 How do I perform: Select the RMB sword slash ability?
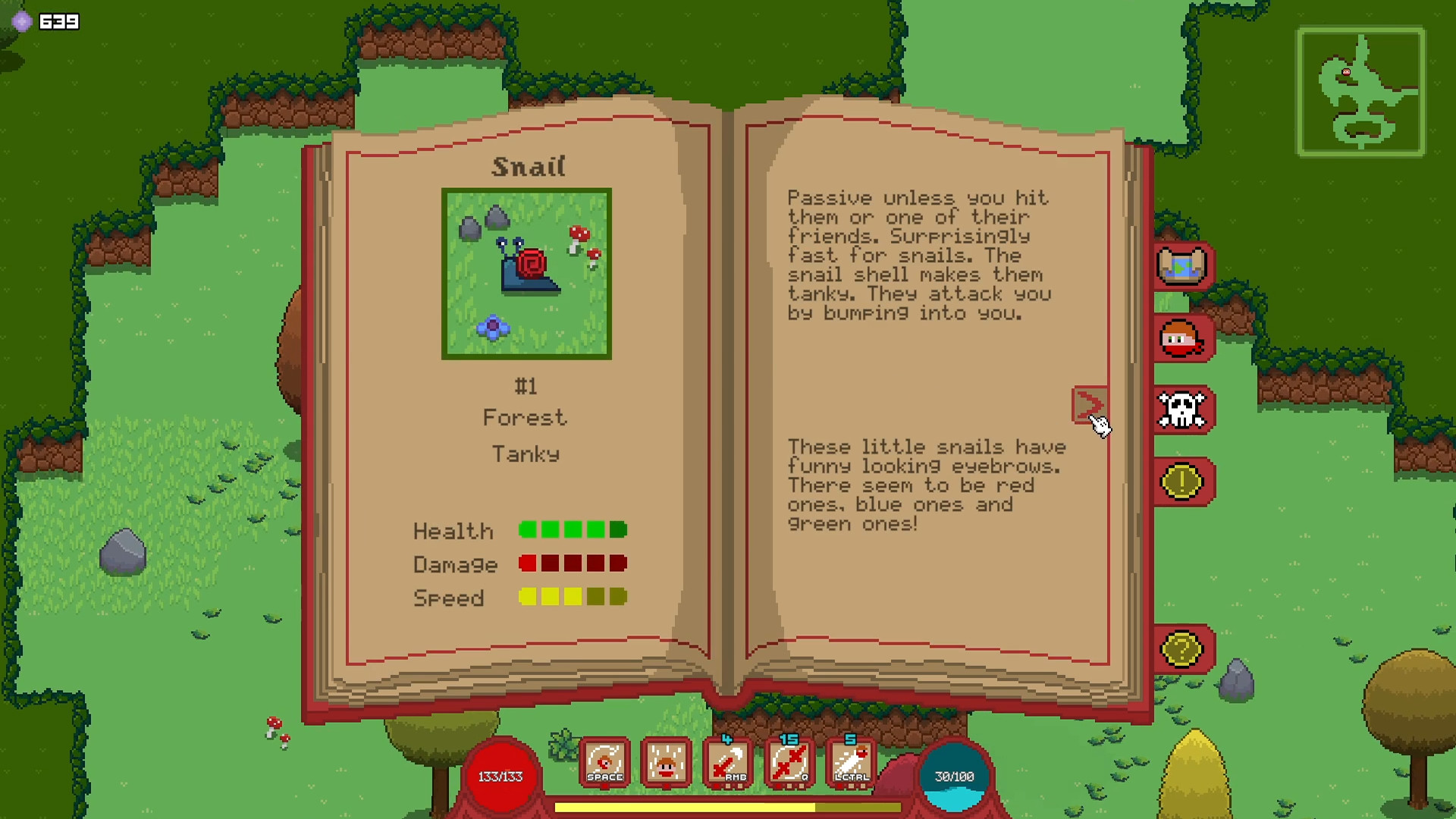pos(727,761)
